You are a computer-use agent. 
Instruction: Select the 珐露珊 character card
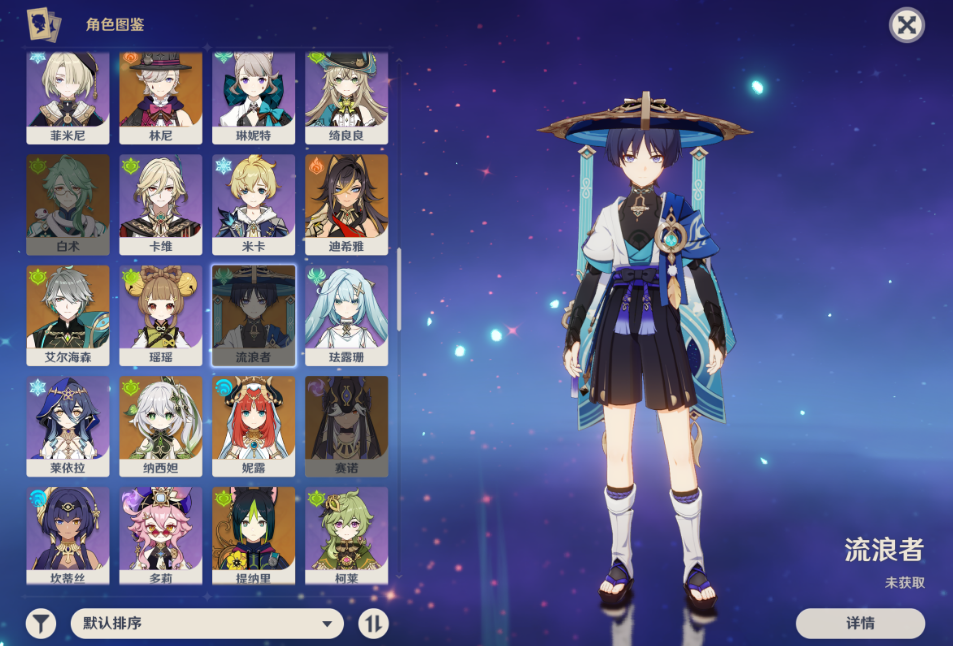coord(346,314)
